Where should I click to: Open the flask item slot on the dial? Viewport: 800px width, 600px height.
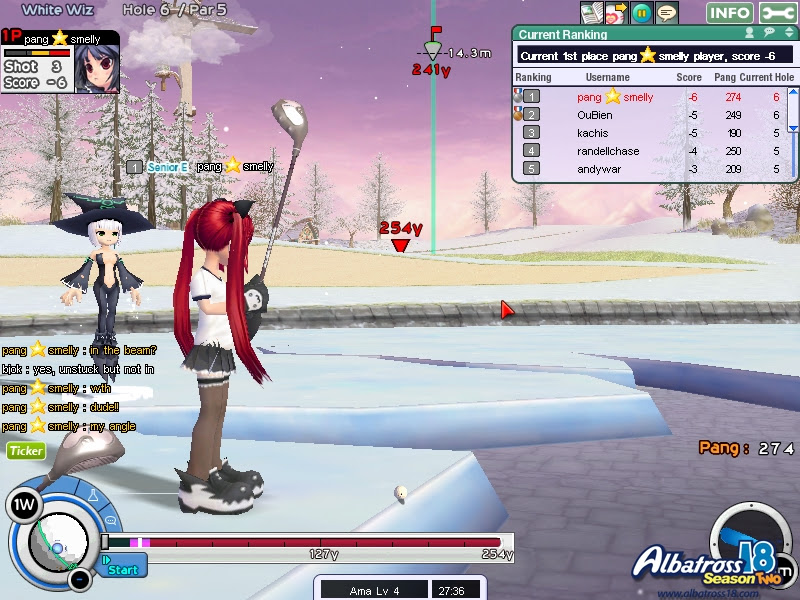pyautogui.click(x=92, y=497)
